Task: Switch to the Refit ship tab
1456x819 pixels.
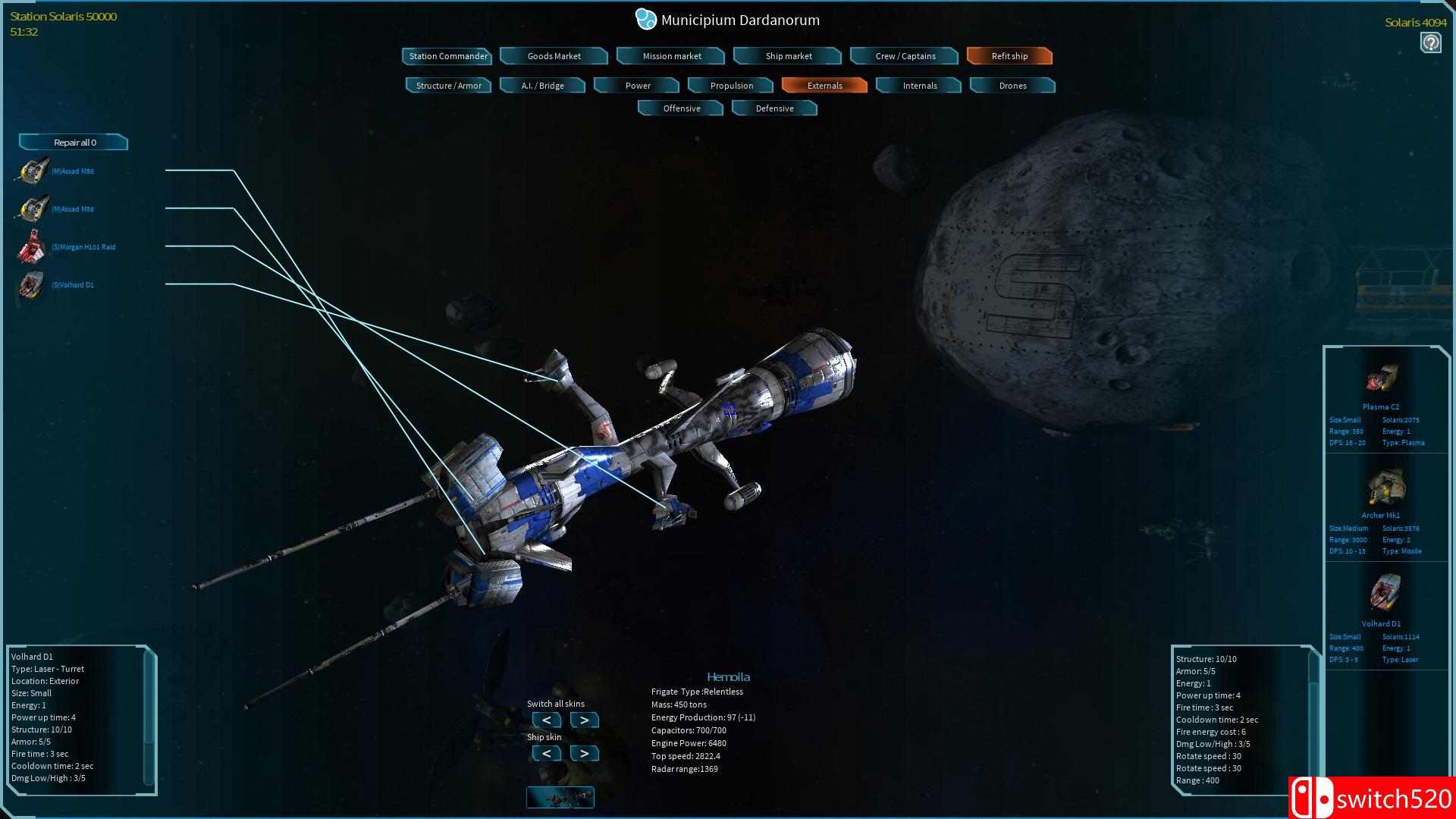Action: (x=1009, y=55)
